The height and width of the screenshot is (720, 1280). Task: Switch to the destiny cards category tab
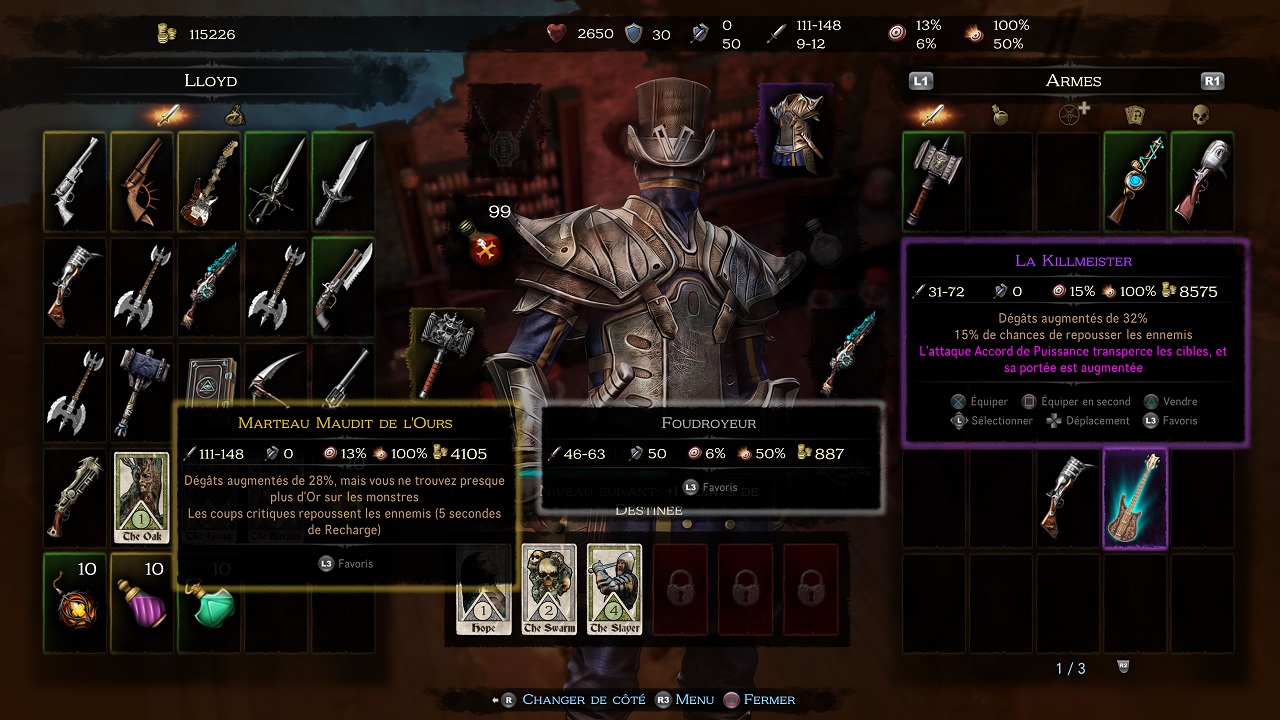click(x=1135, y=115)
